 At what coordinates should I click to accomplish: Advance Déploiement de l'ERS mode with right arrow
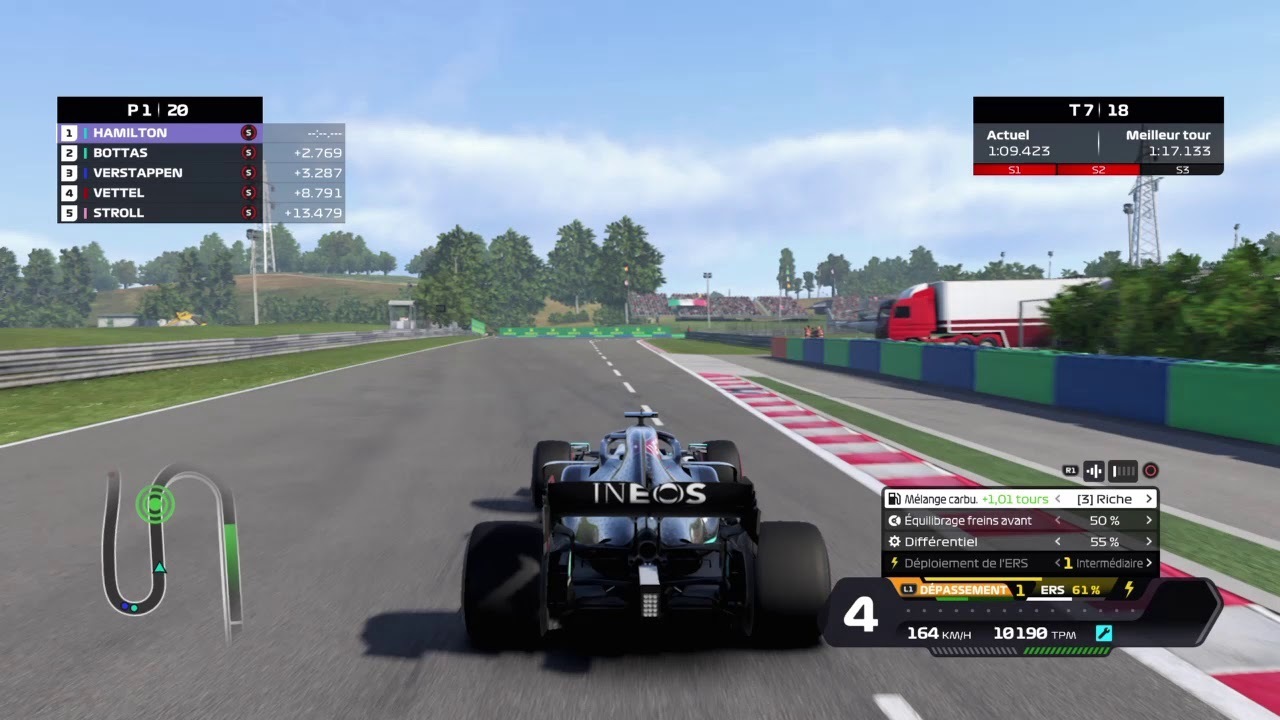pyautogui.click(x=1149, y=563)
